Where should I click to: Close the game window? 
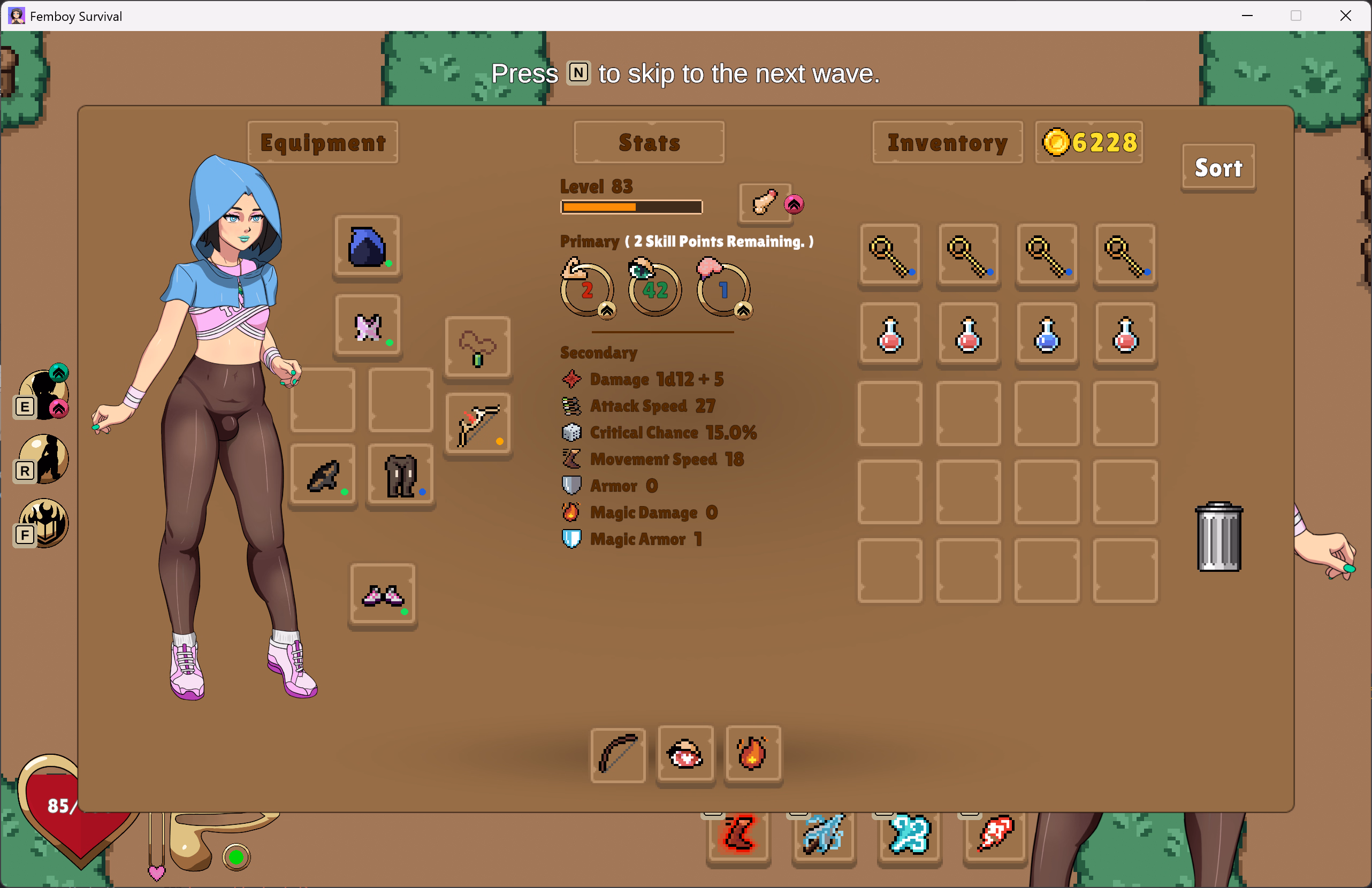click(x=1345, y=16)
